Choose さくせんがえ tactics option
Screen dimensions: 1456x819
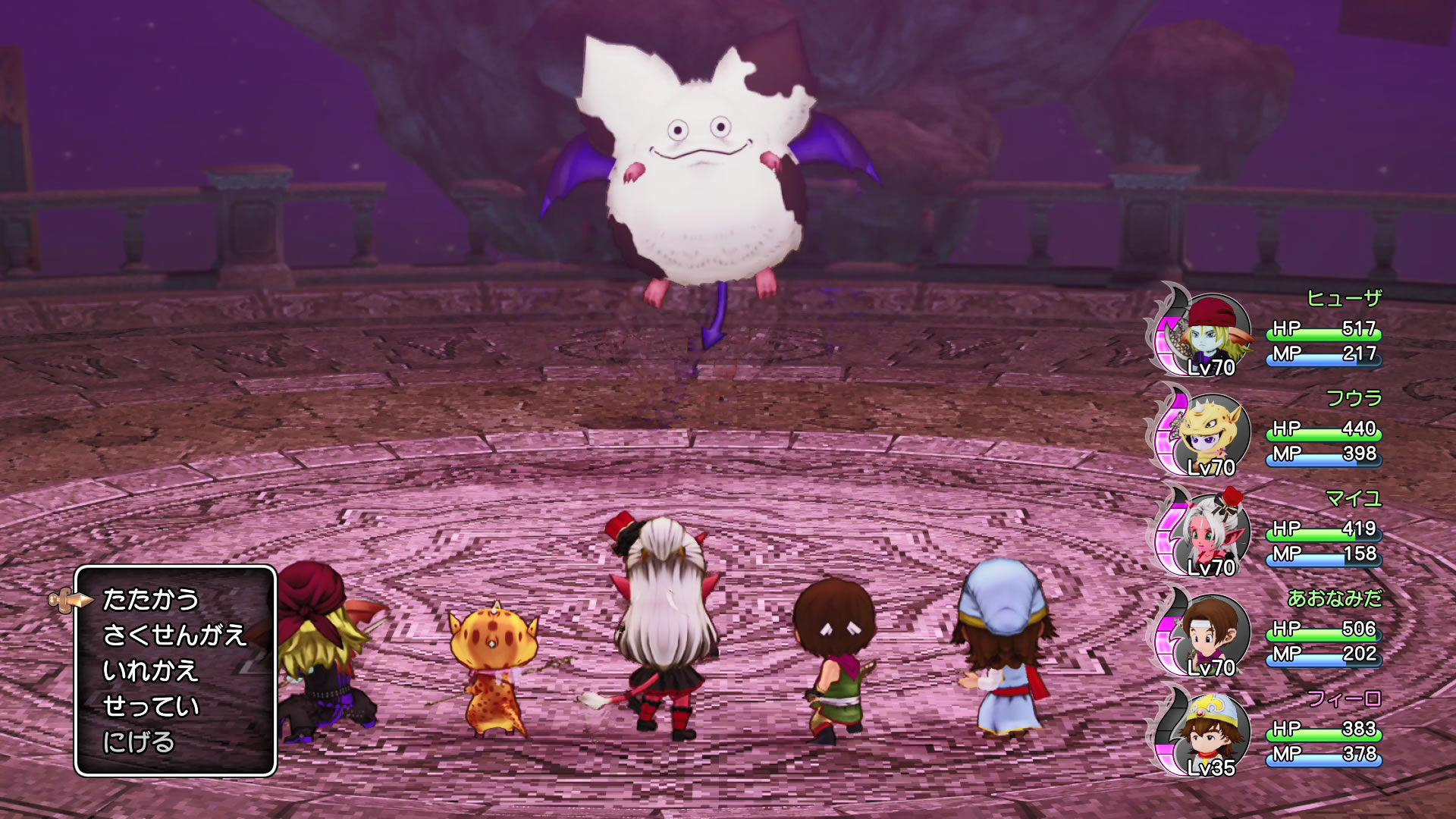click(x=174, y=635)
